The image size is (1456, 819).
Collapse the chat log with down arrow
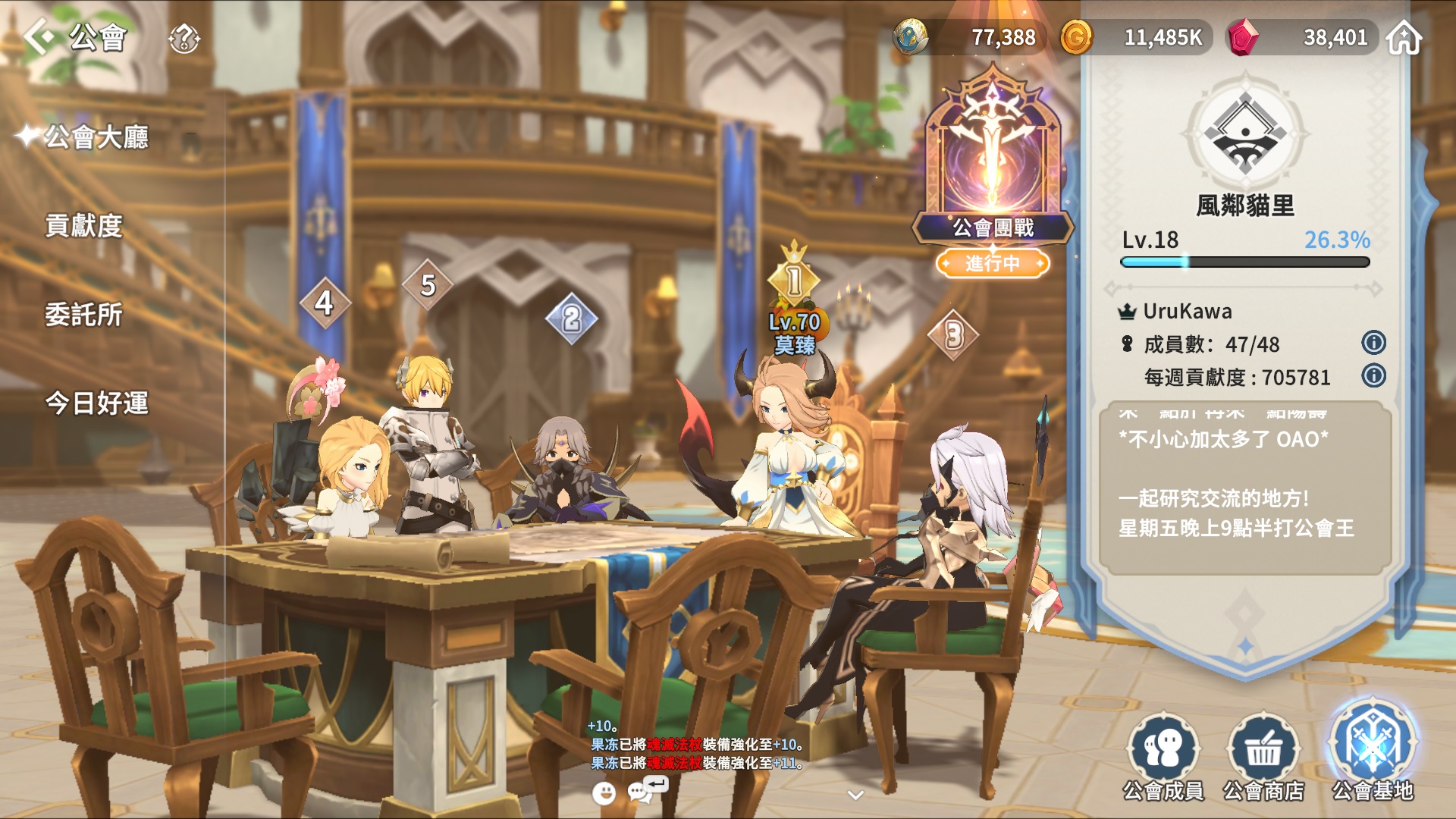point(856,795)
